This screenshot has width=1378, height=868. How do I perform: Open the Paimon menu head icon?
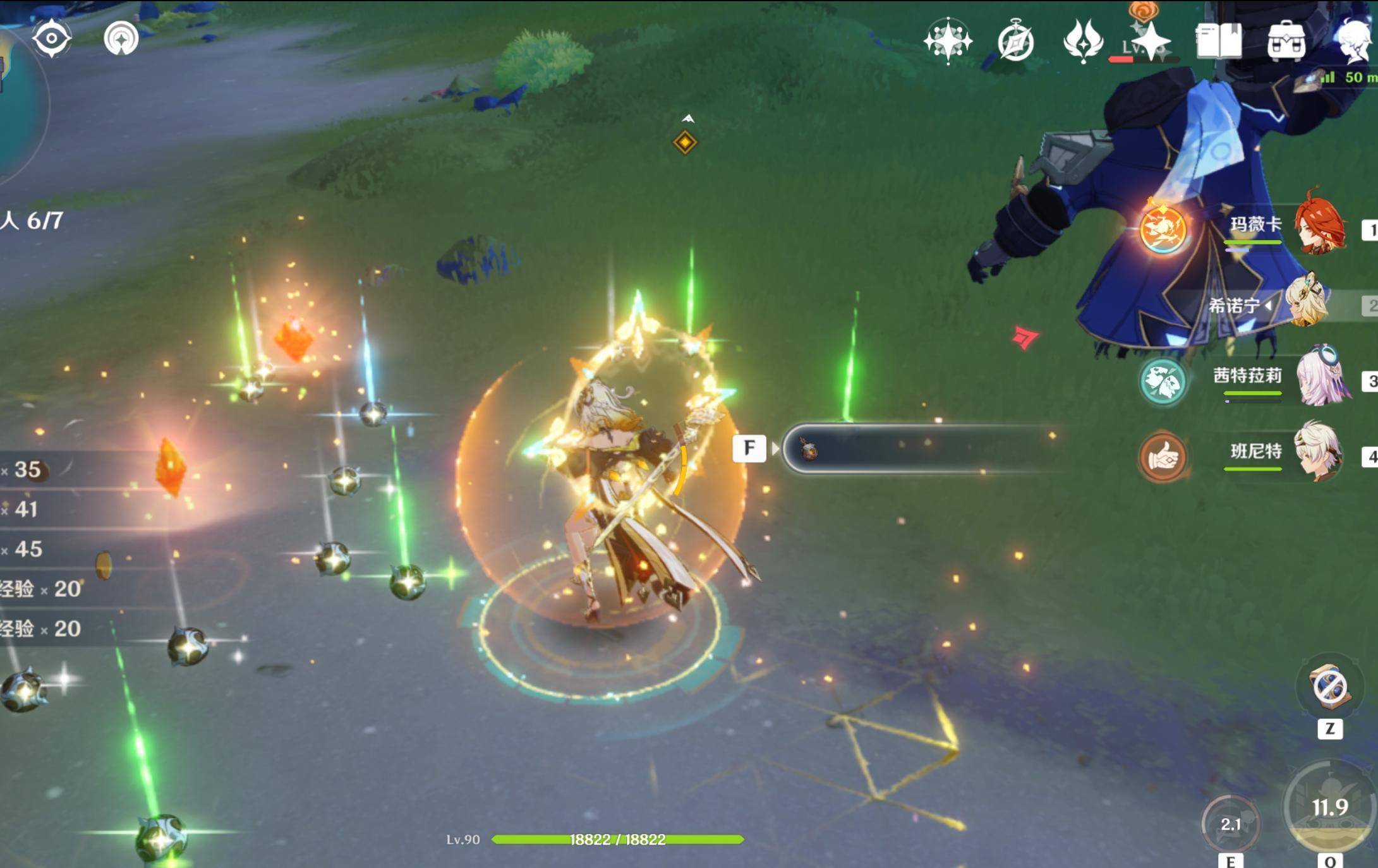[x=1355, y=42]
